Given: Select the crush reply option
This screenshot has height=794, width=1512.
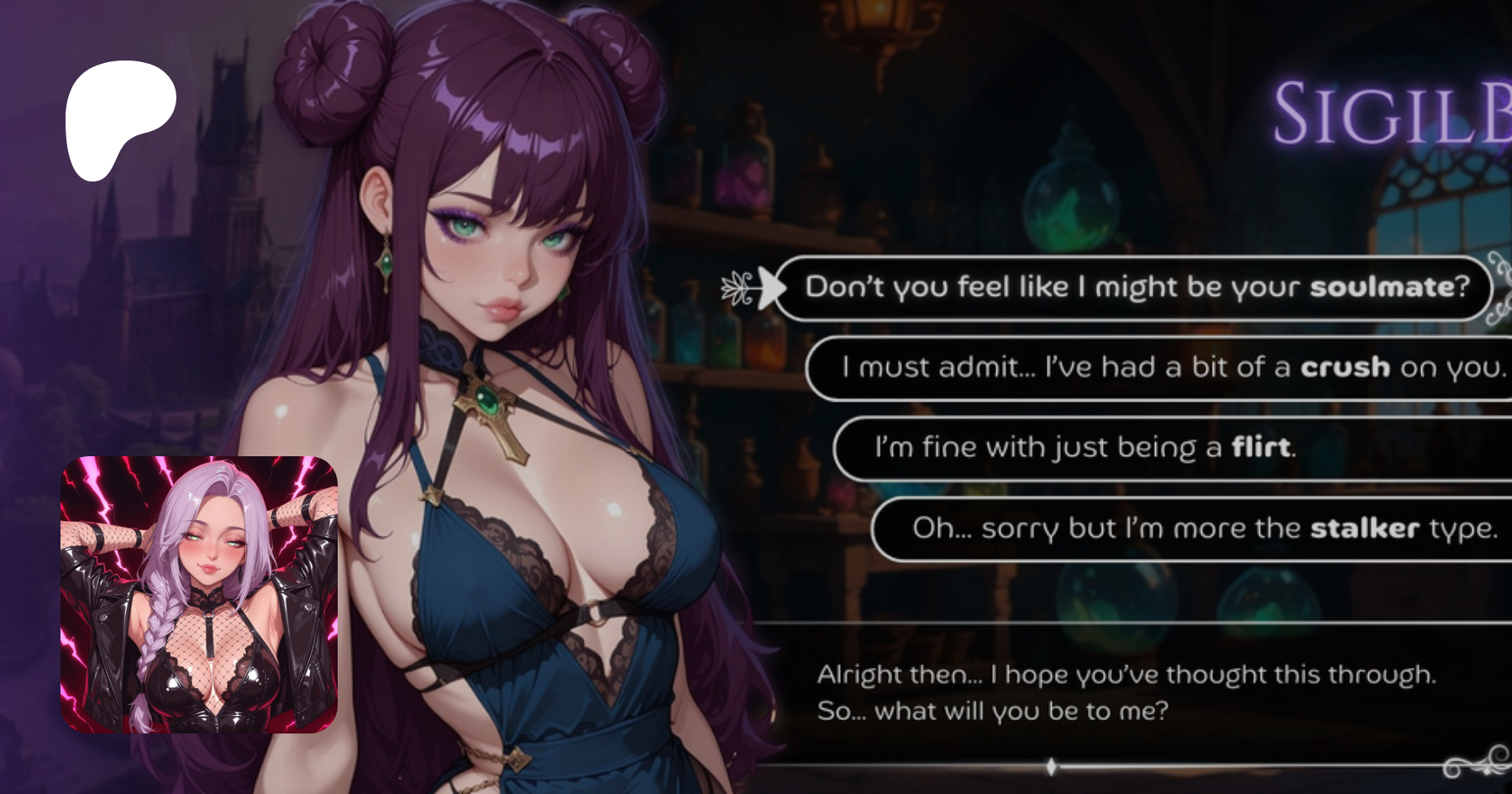Looking at the screenshot, I should point(1172,367).
